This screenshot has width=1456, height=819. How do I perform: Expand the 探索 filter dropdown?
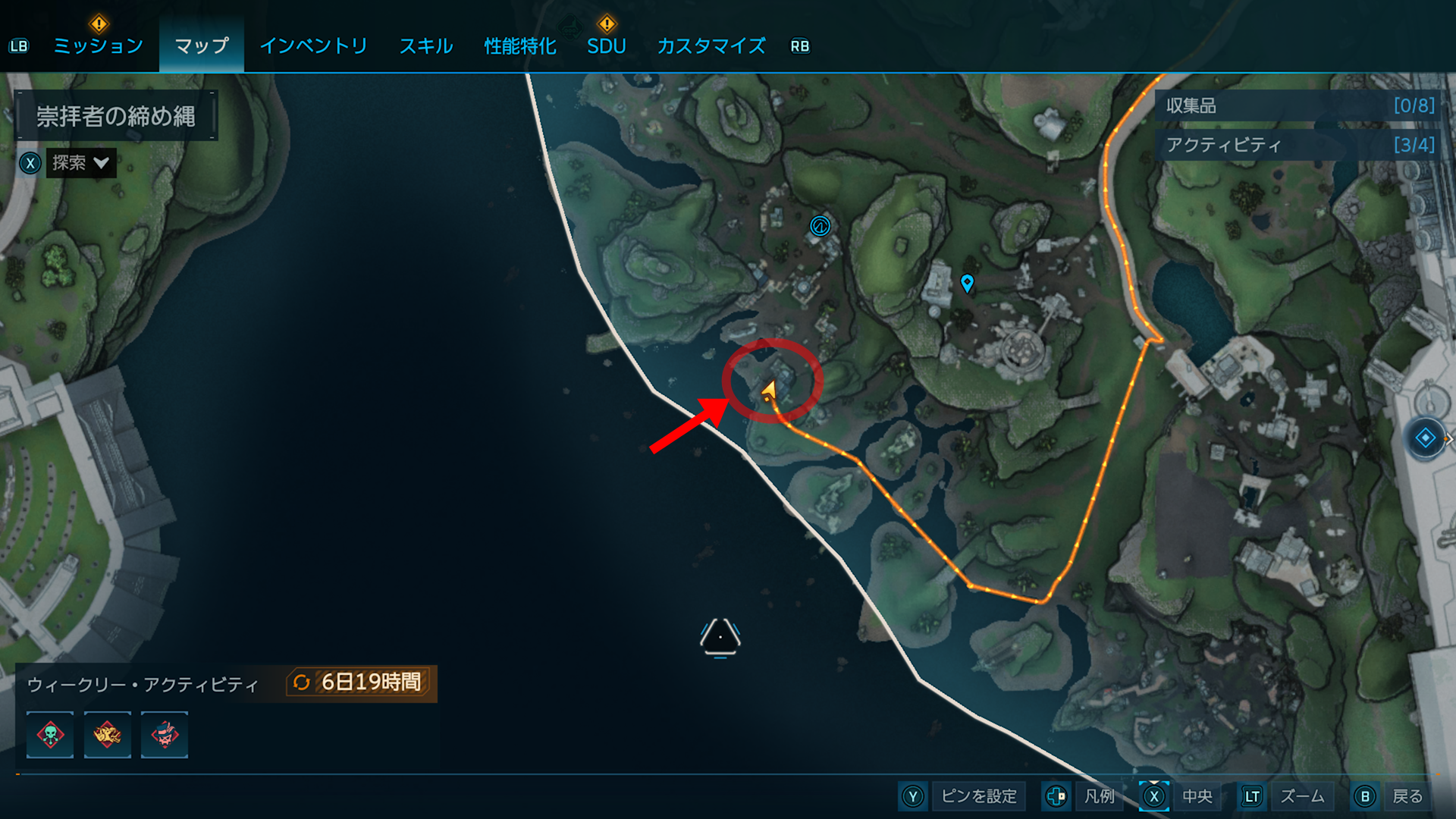click(x=80, y=163)
